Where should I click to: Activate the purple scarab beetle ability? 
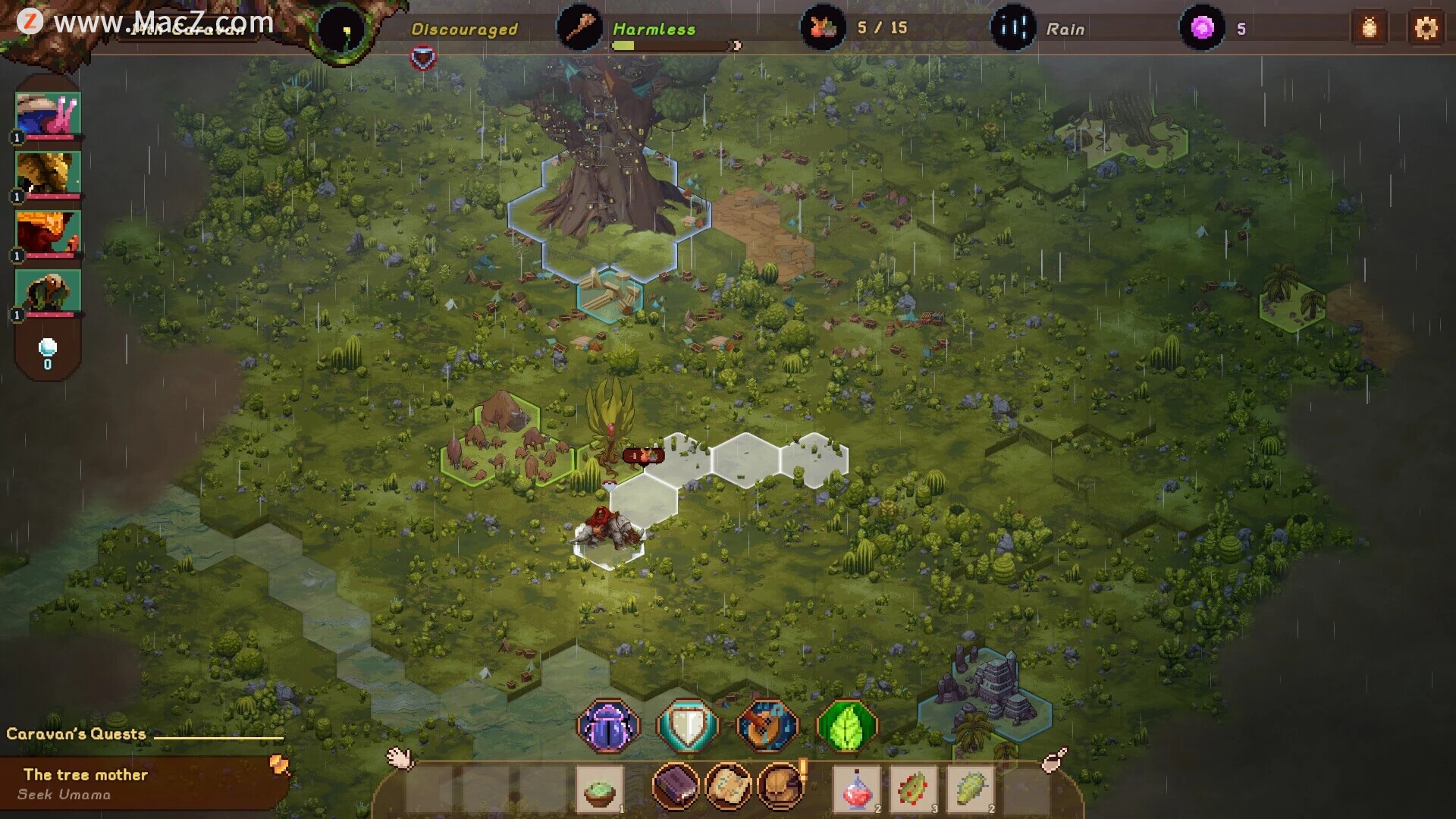[608, 726]
